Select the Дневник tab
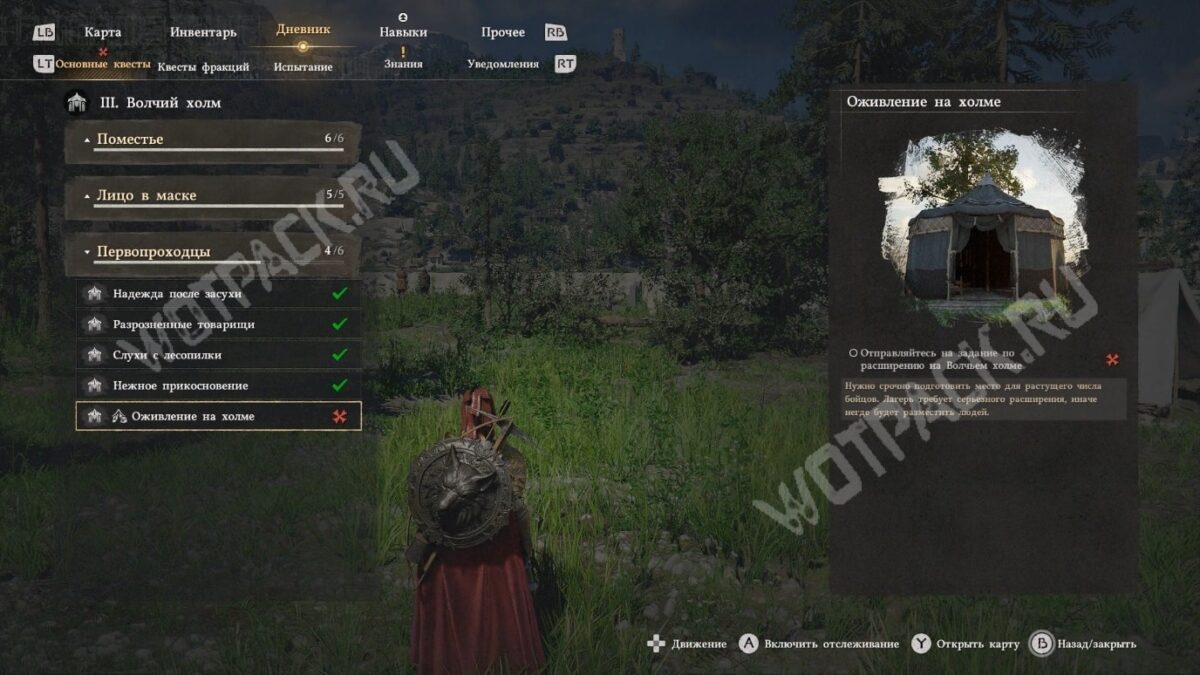 click(x=303, y=30)
